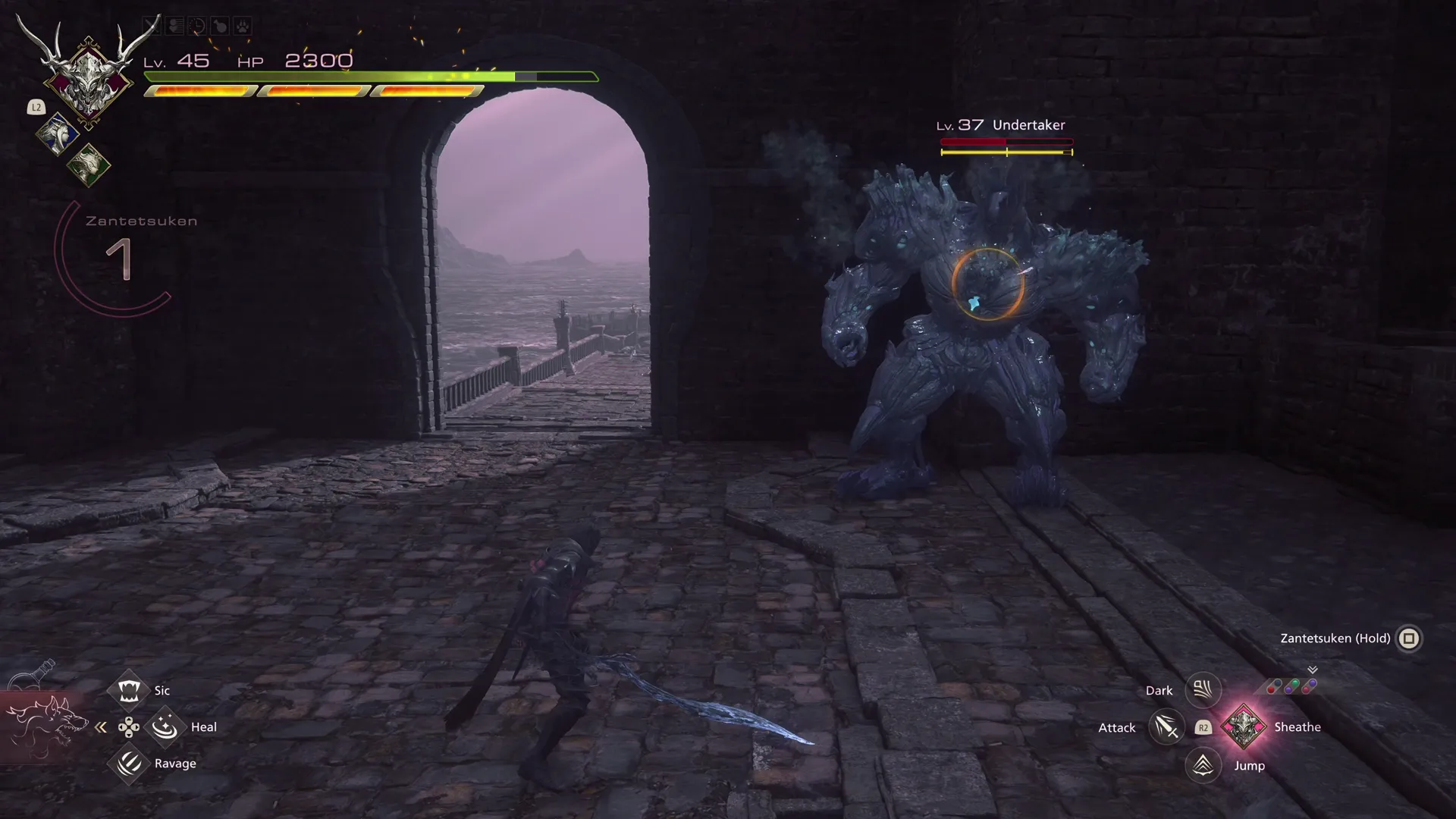
Task: Select the Ravage command icon
Action: coord(129,764)
